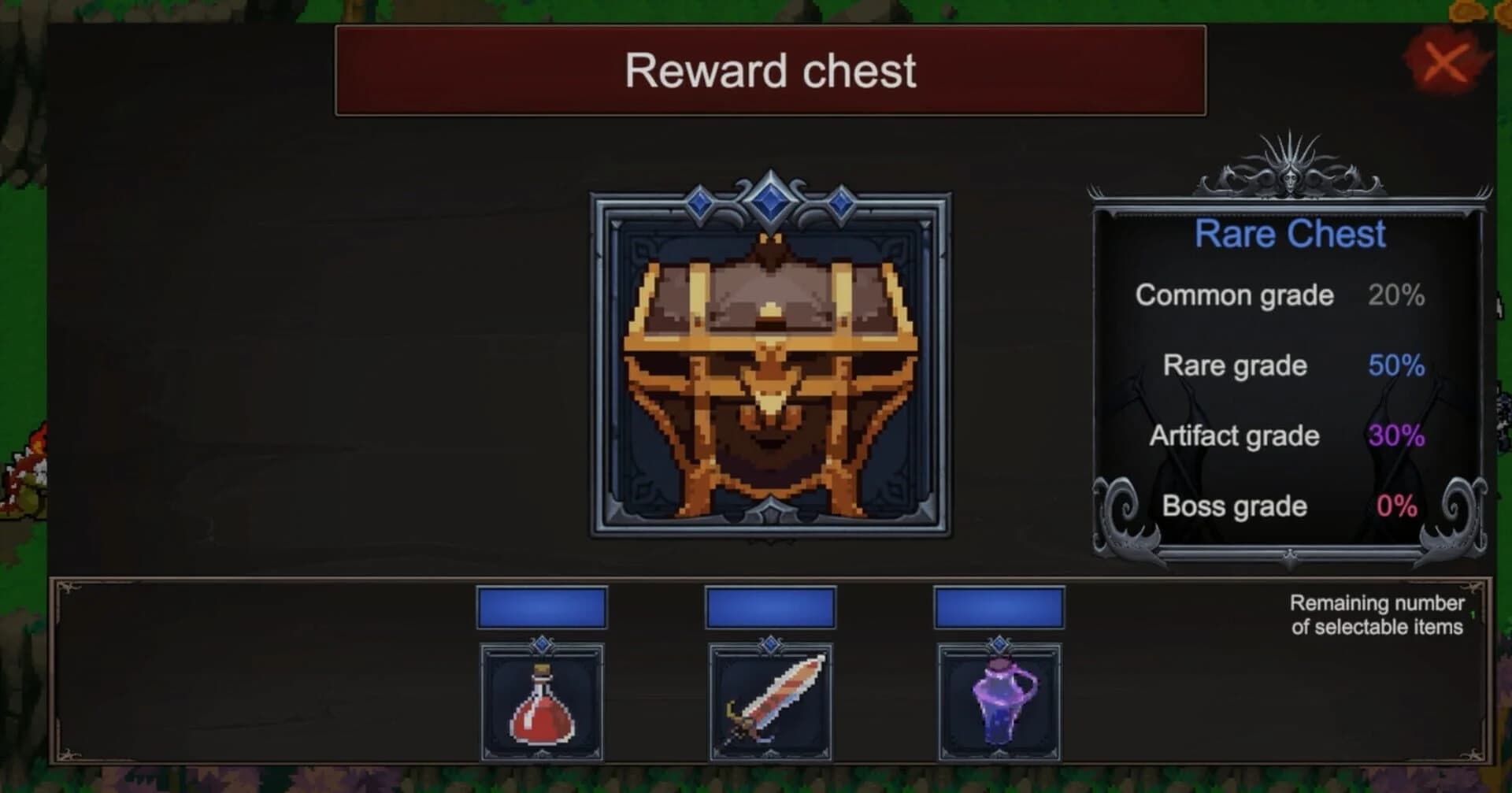
Task: Click the blue bar above the sword item
Action: (772, 606)
